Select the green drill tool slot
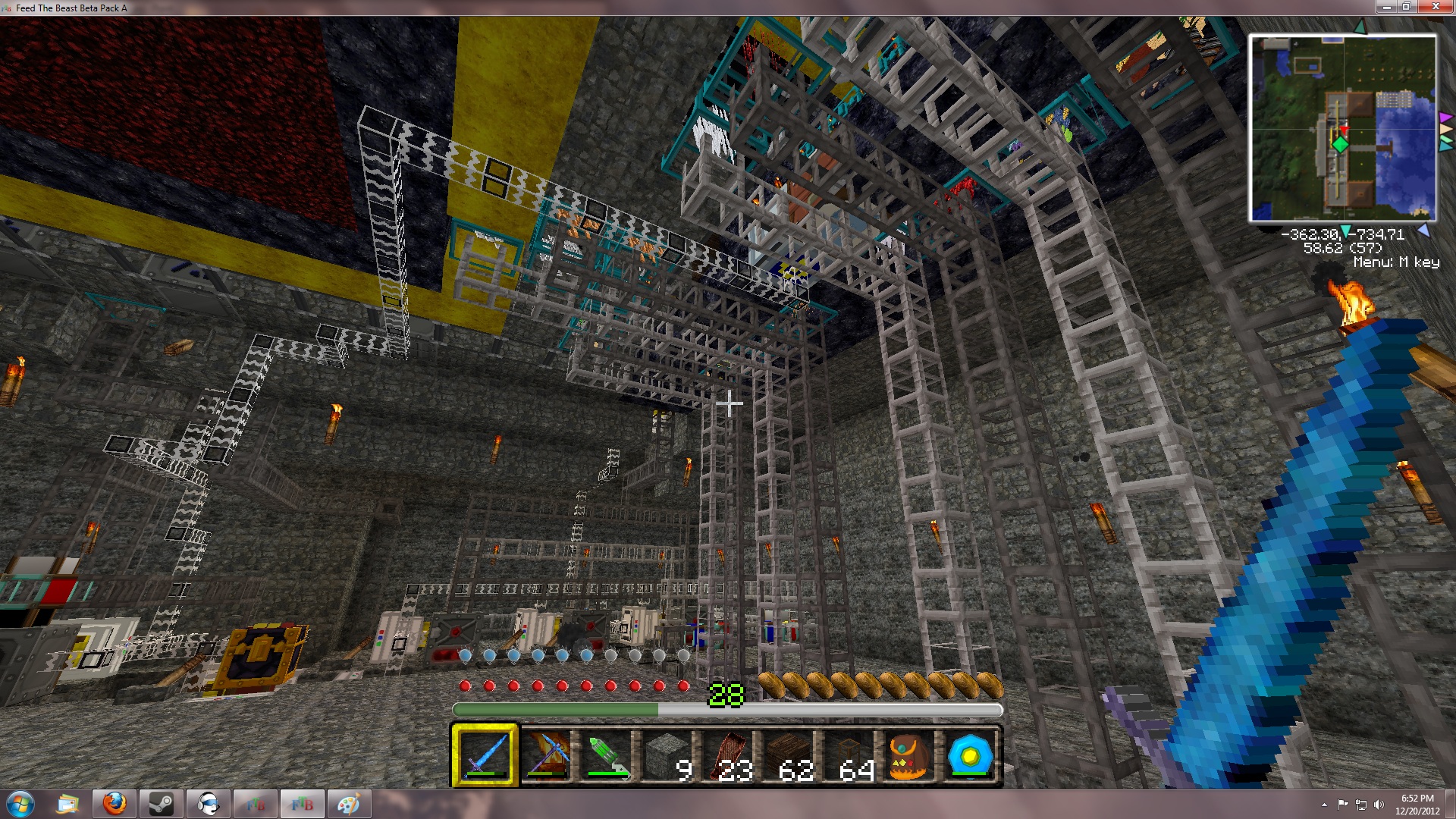The width and height of the screenshot is (1456, 819). click(607, 755)
